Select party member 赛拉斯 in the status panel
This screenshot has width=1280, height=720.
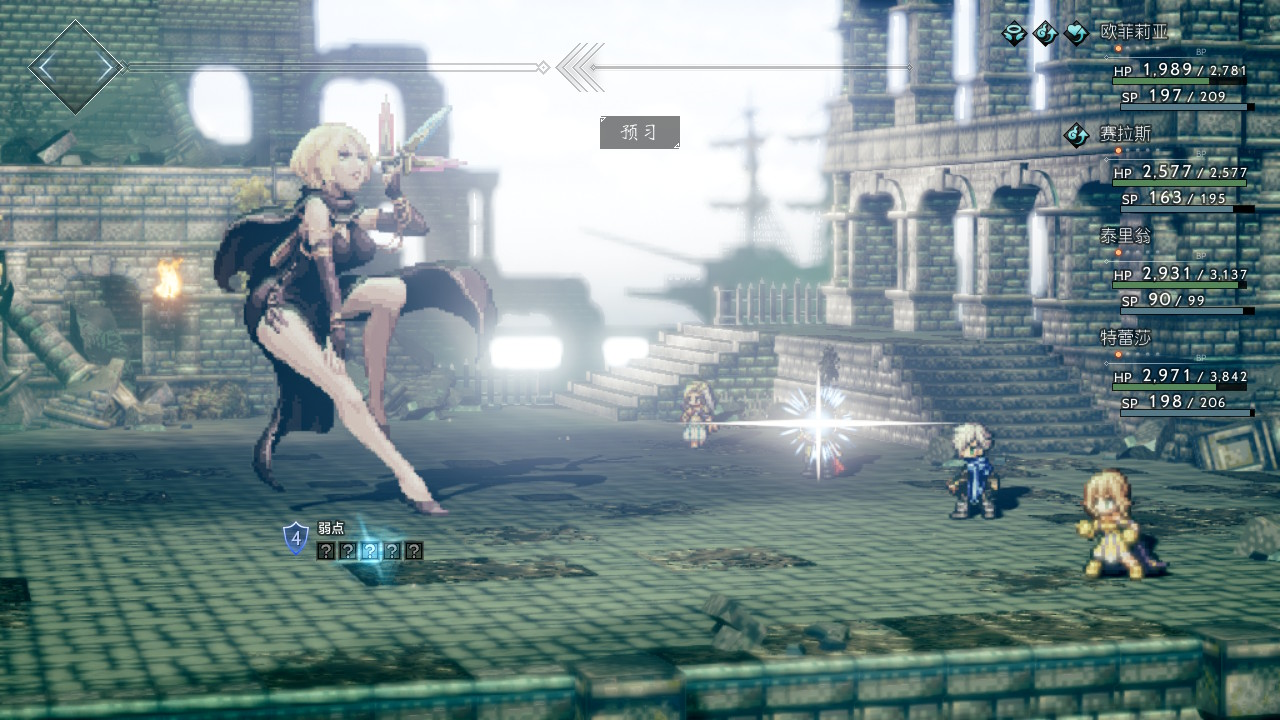1125,133
